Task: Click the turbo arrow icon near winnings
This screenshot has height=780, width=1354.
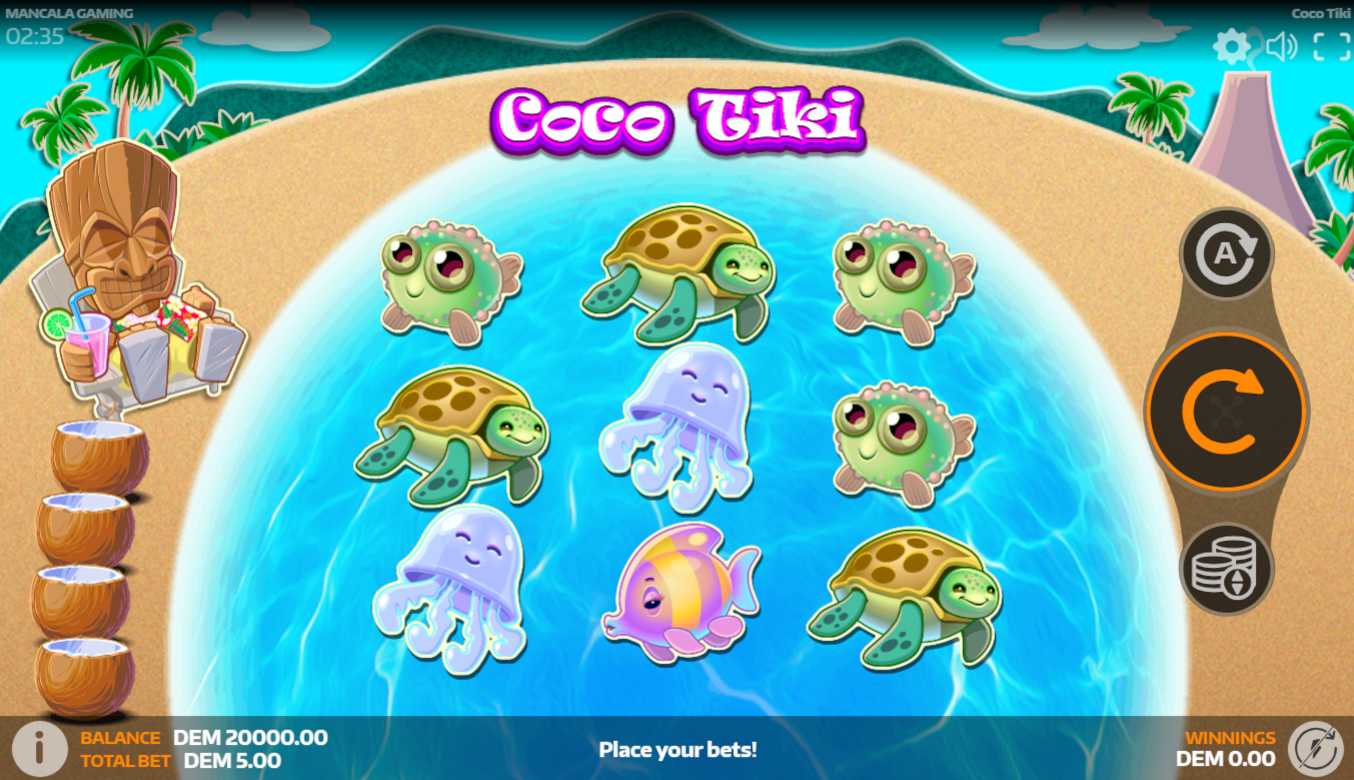Action: click(1315, 748)
